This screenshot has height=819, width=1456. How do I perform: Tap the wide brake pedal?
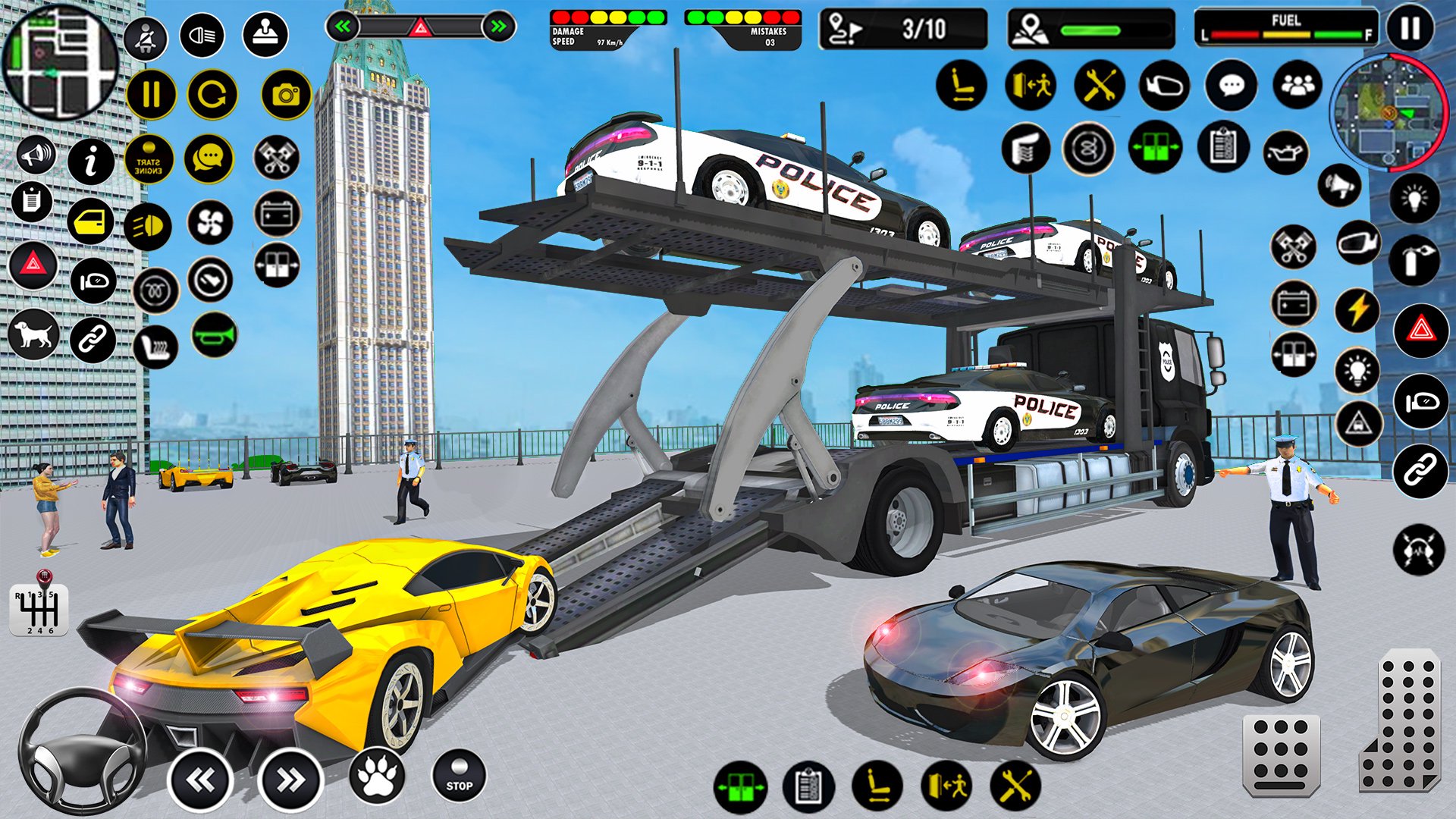coord(1281,754)
